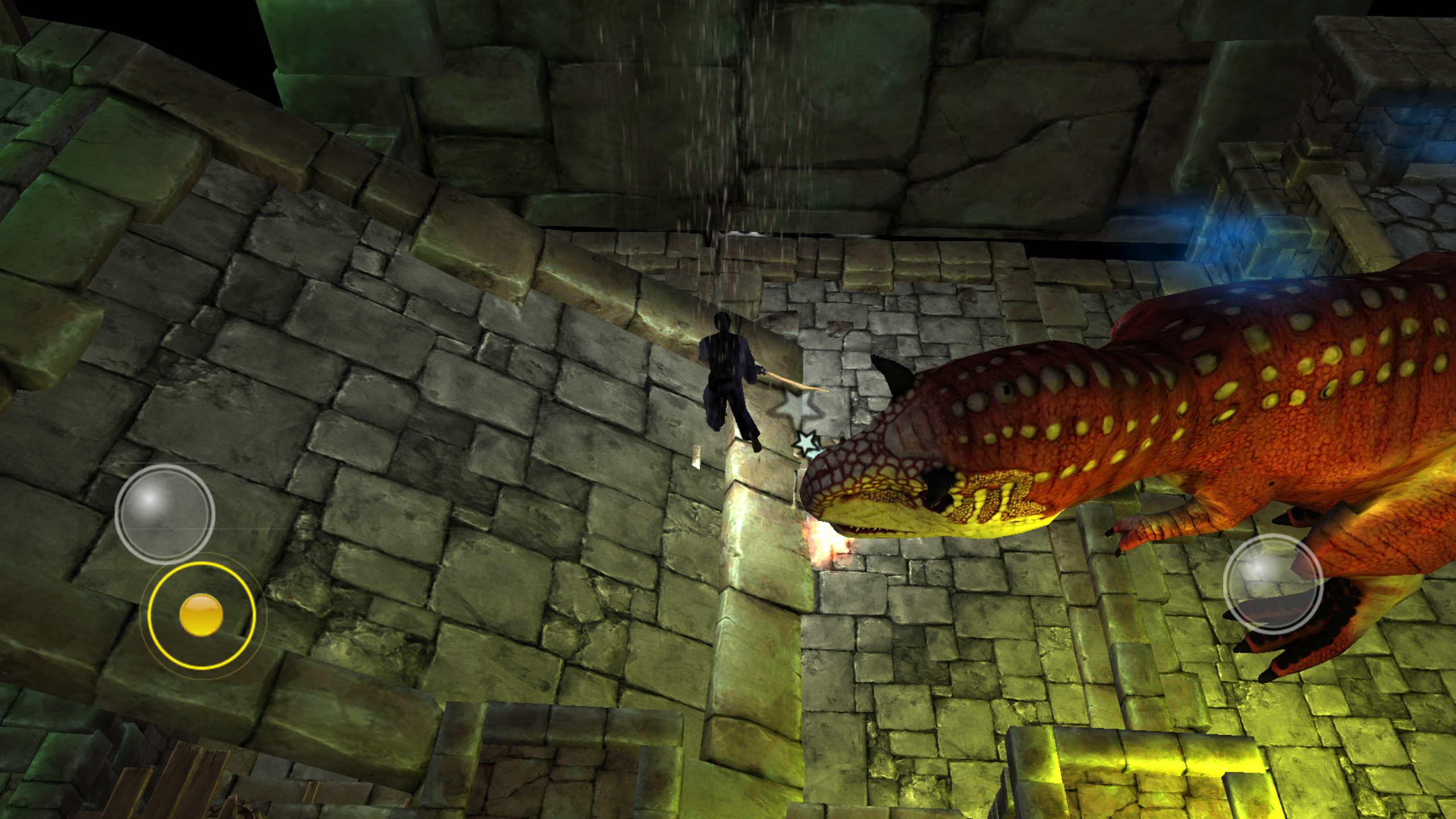Viewport: 1456px width, 819px height.
Task: Tap the gray bubble button beside the yellow joystick
Action: click(x=164, y=514)
